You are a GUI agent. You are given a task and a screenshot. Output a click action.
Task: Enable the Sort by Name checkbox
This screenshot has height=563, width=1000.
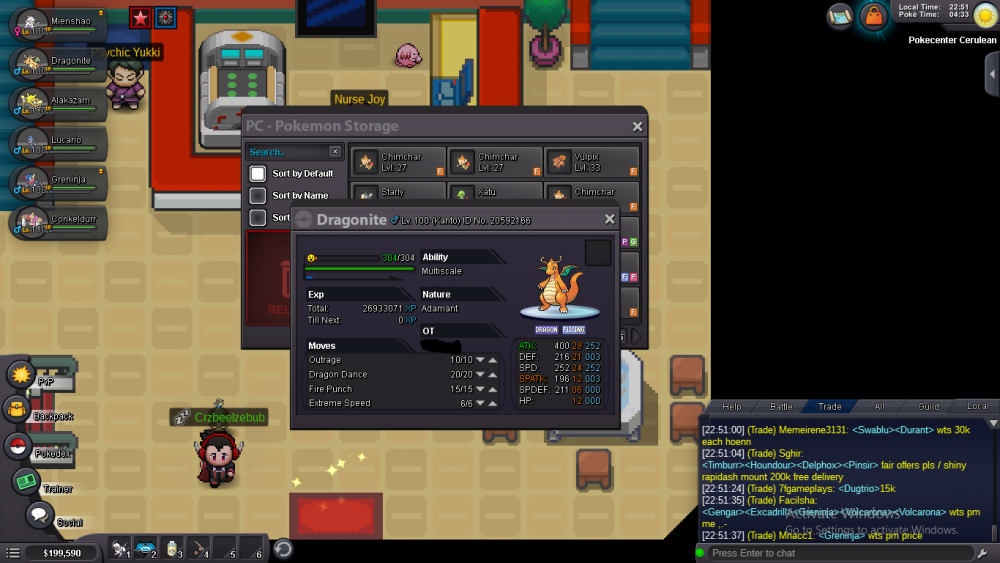click(258, 196)
